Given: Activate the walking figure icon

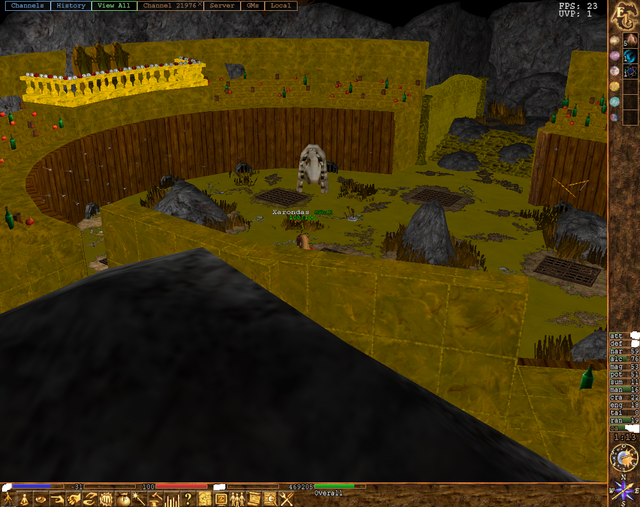Looking at the screenshot, I should (x=9, y=498).
